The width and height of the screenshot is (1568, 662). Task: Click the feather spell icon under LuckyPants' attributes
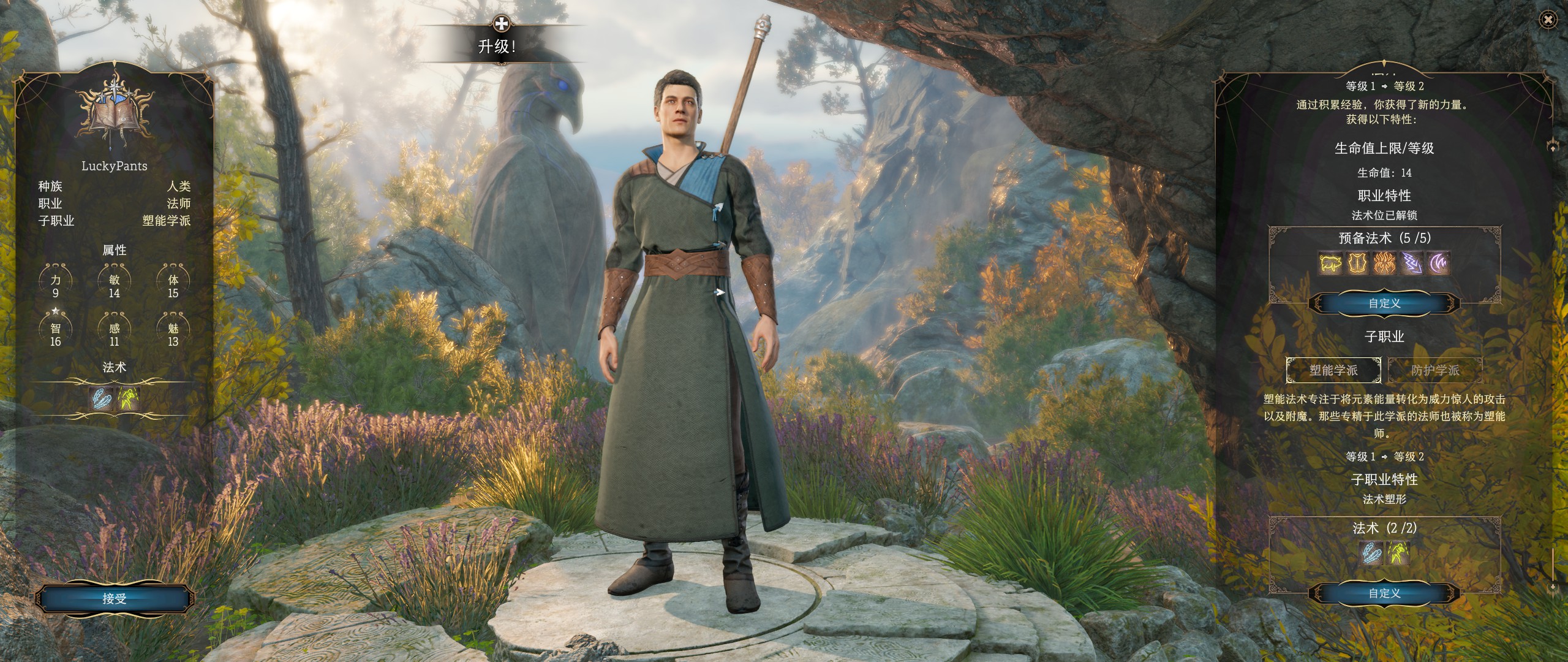tap(100, 399)
